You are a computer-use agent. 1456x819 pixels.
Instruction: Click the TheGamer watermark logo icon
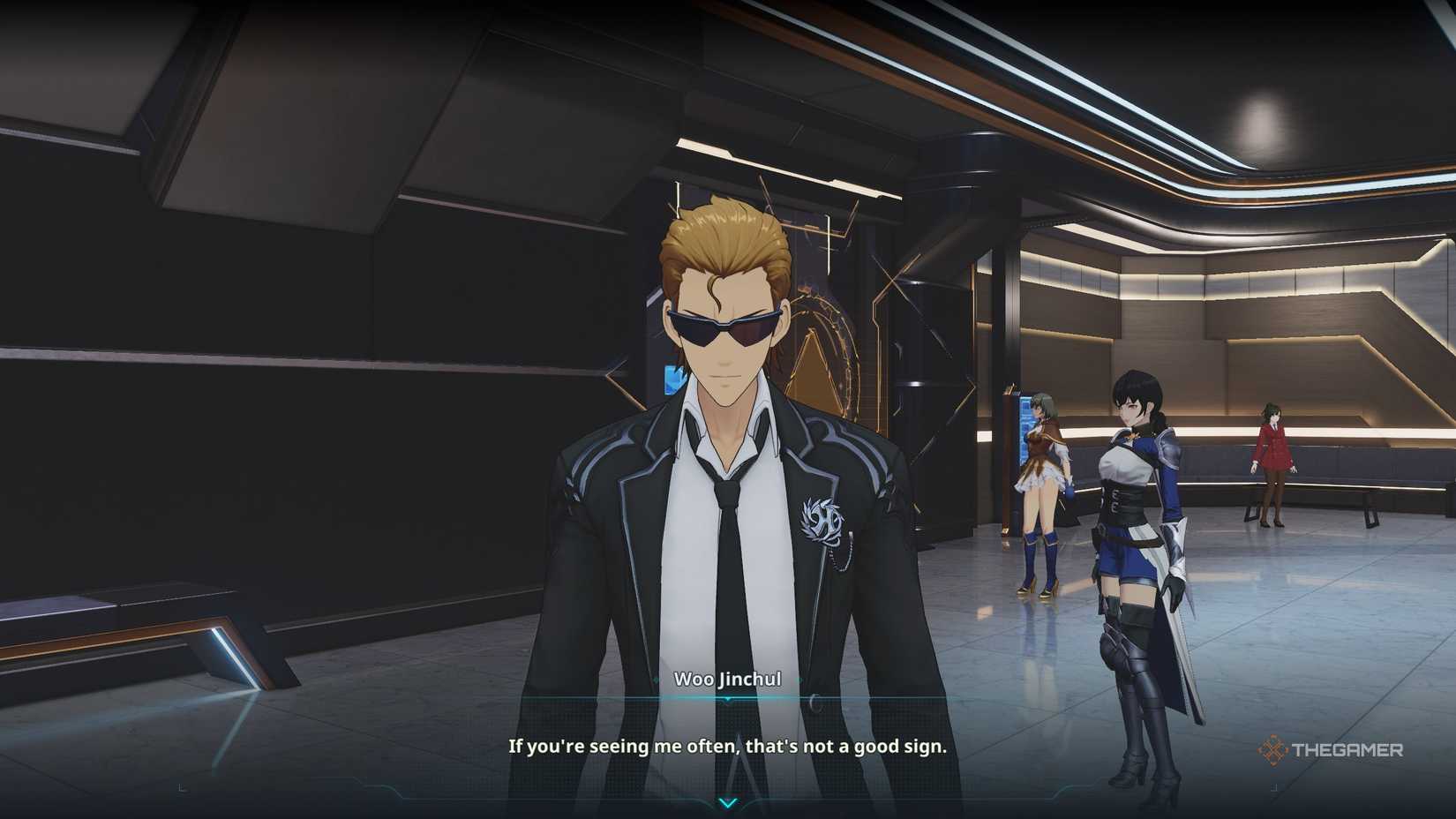coord(1273,751)
